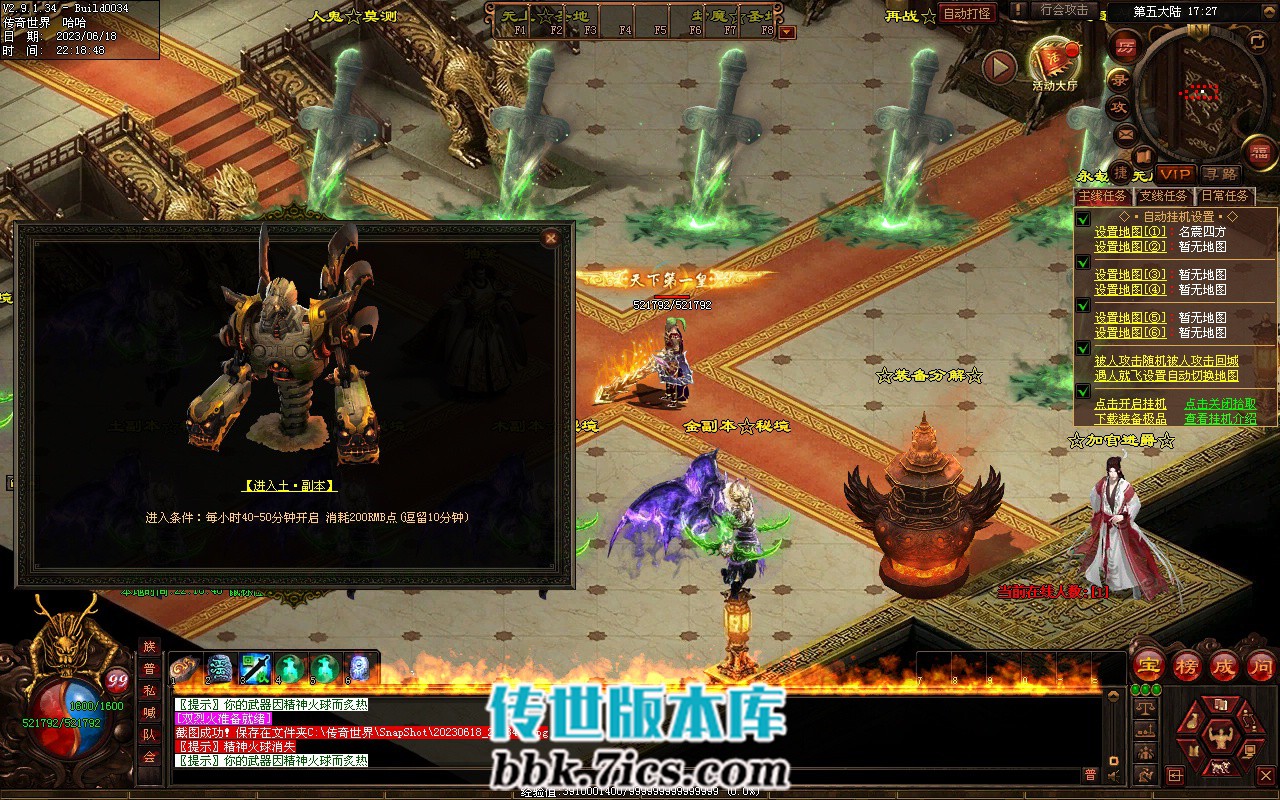Image resolution: width=1280 pixels, height=800 pixels.
Task: Use the sword skill in hotbar slot 3
Action: pyautogui.click(x=254, y=668)
